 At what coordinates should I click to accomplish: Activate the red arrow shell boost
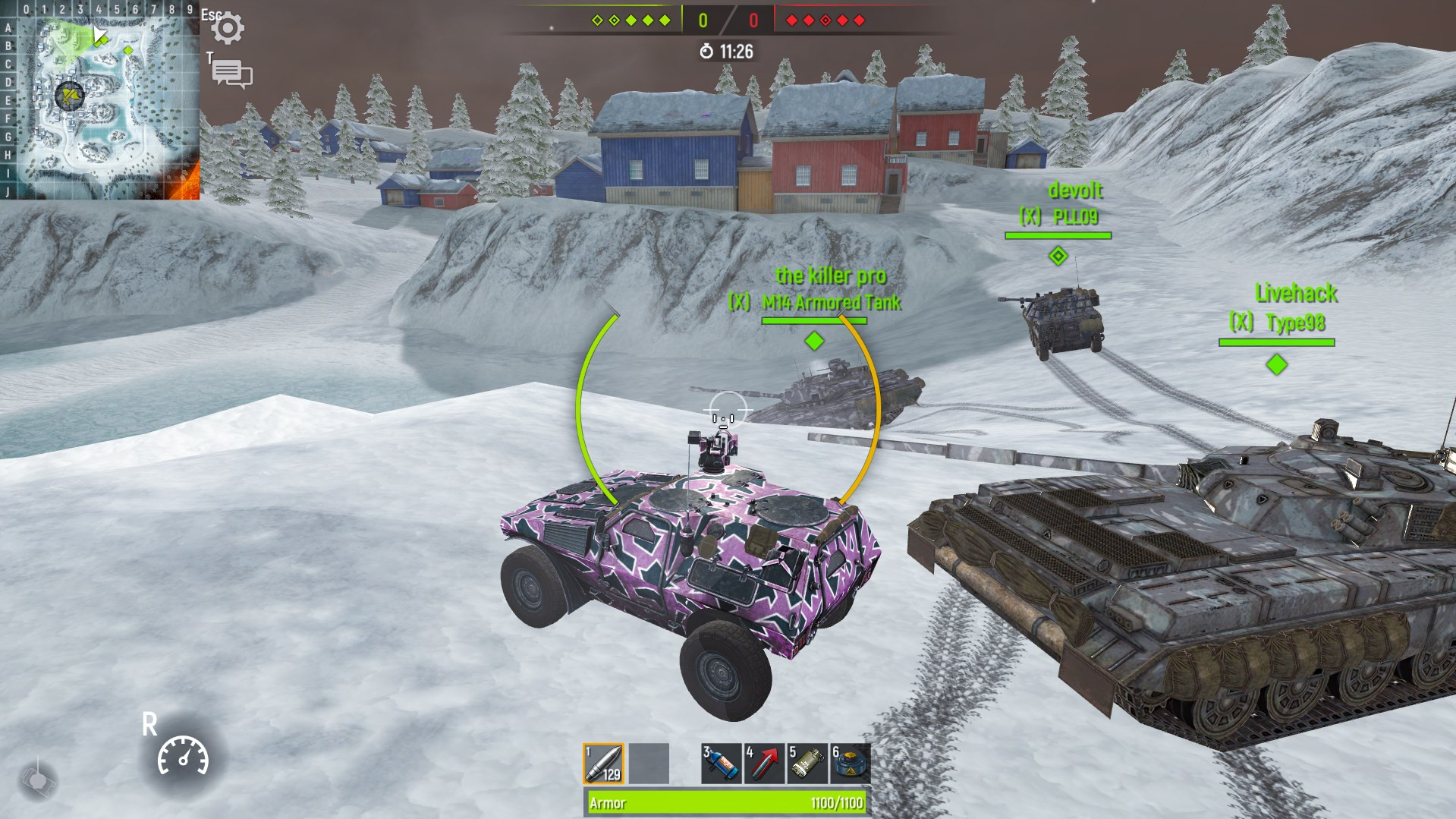(764, 763)
